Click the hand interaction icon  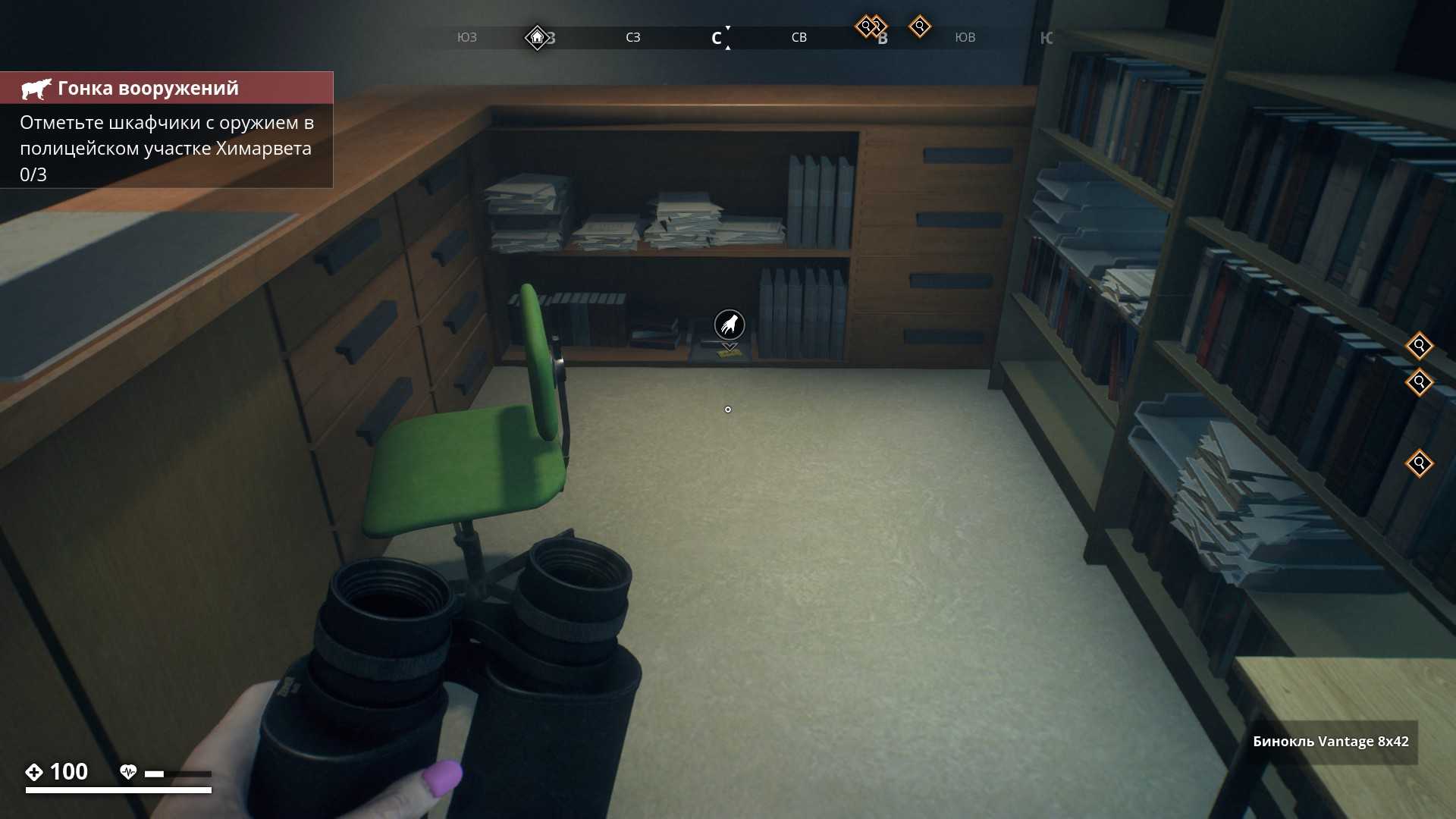coord(730,325)
